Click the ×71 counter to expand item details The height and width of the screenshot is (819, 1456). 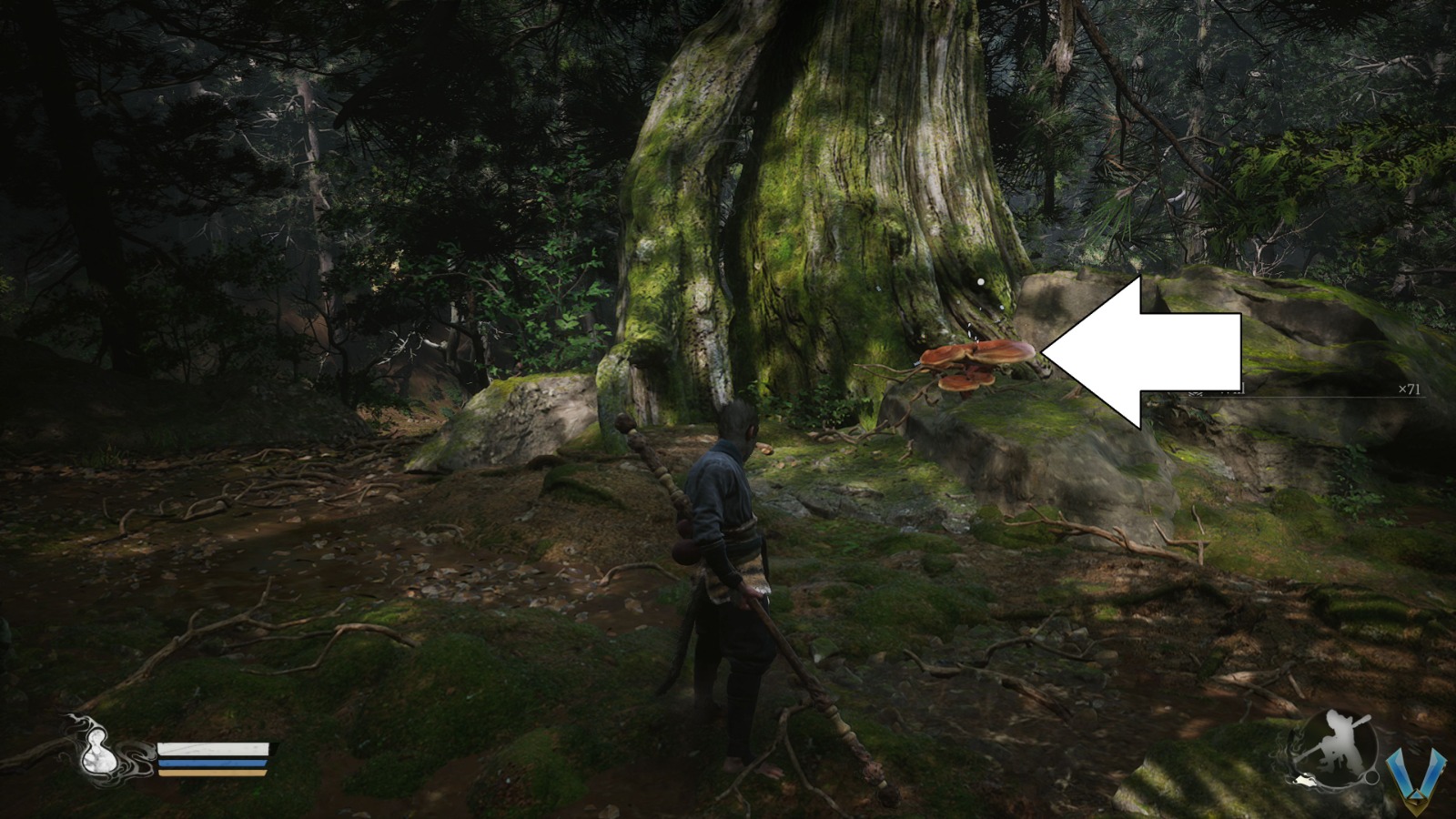pyautogui.click(x=1410, y=389)
